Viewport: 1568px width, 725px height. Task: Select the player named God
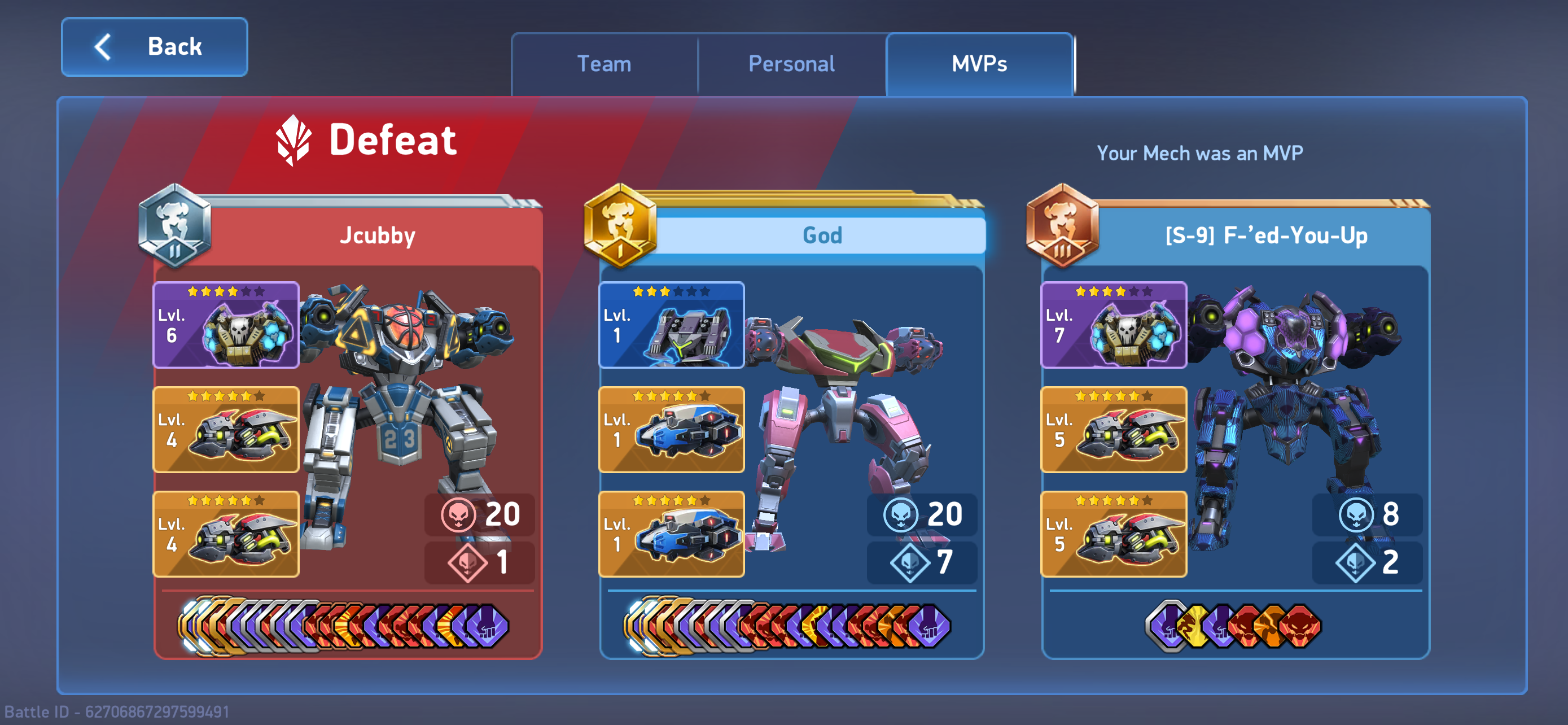point(822,235)
